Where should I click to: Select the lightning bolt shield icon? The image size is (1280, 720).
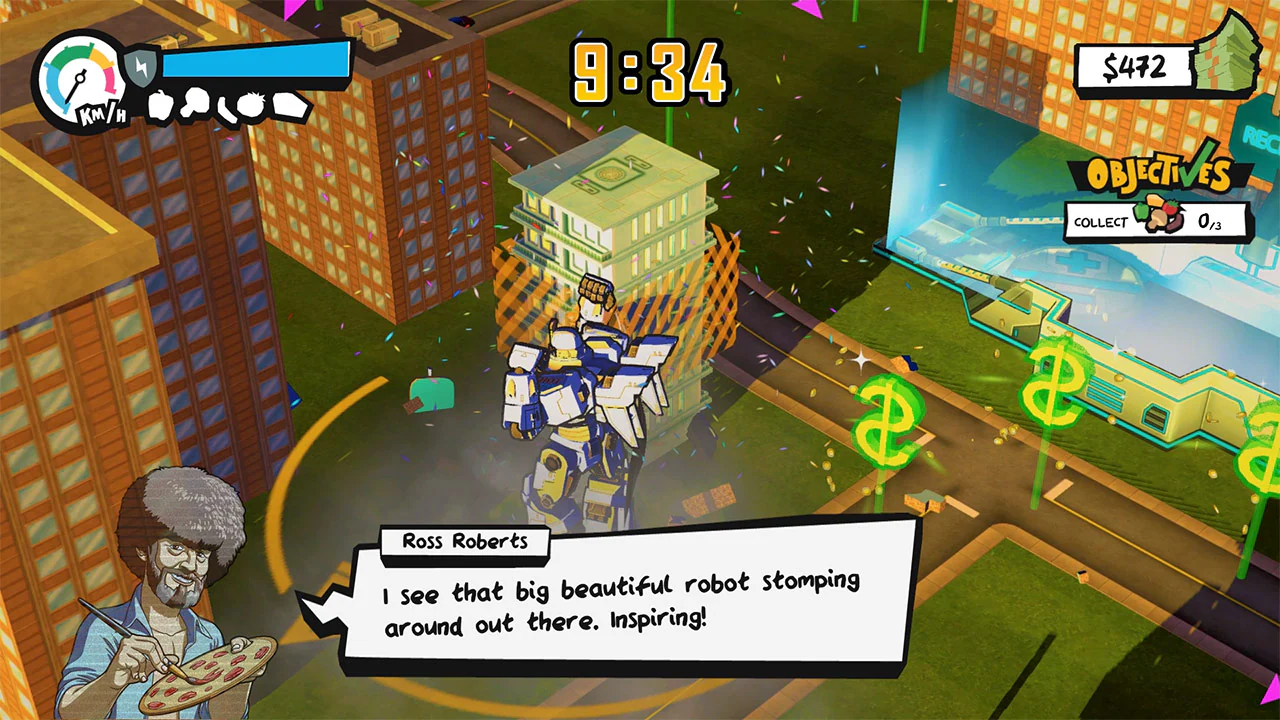(141, 66)
